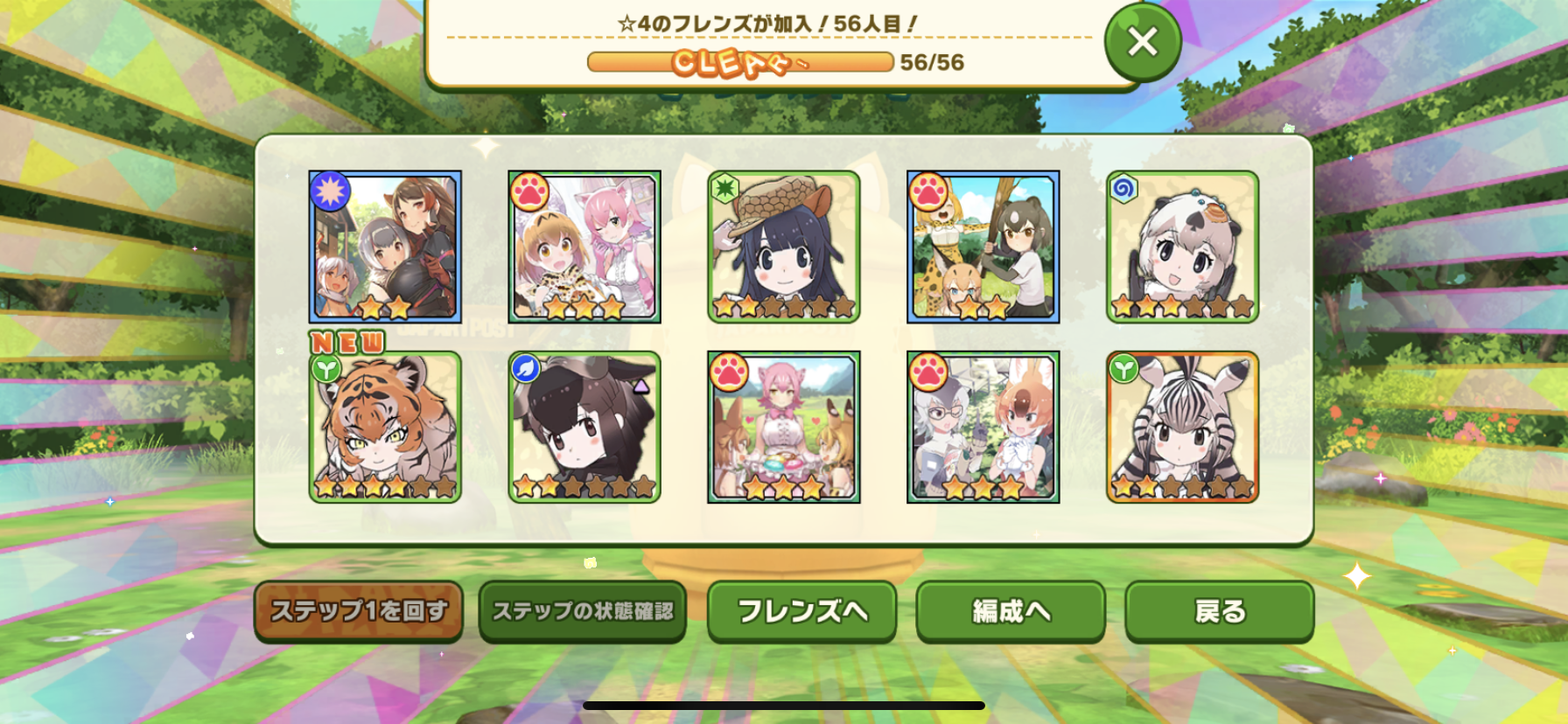View the gray-haired girl with snail badge
This screenshot has height=724, width=1568.
tap(1182, 247)
